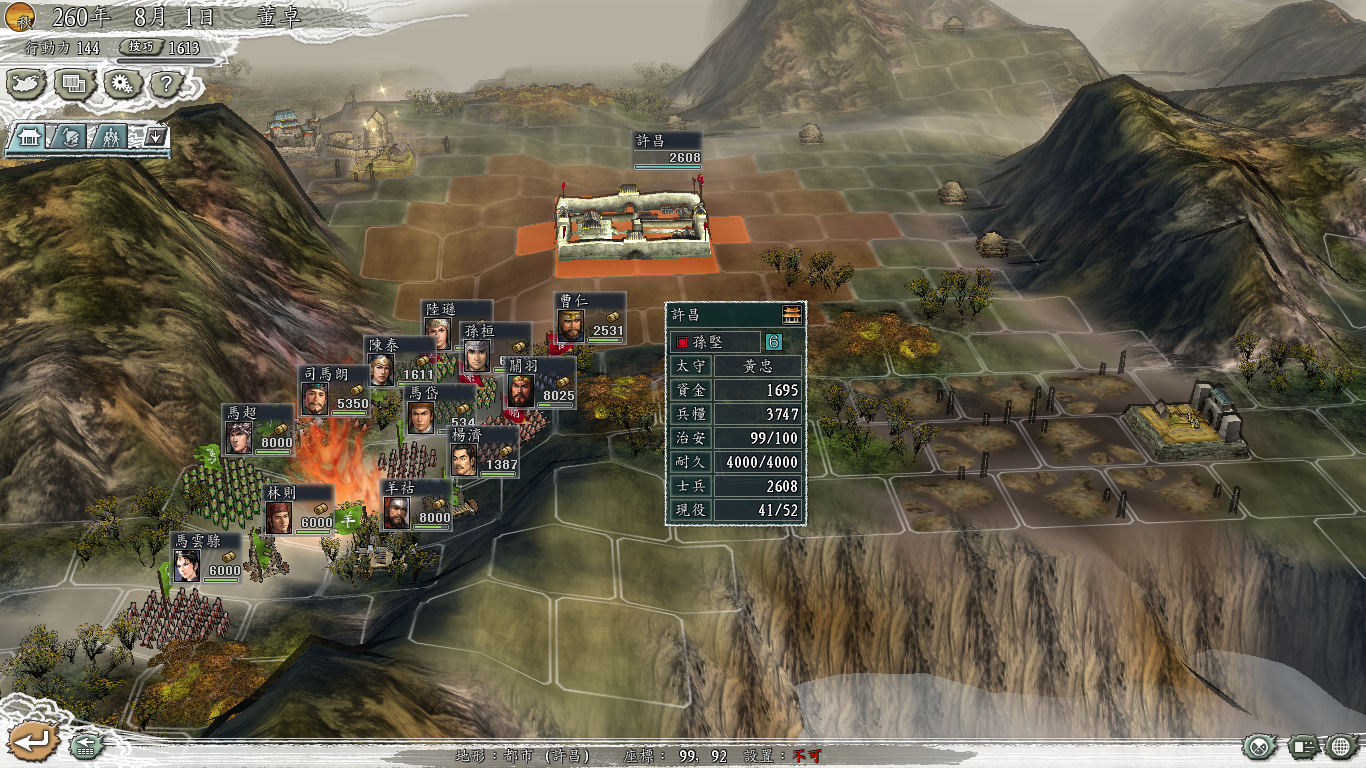
Task: Choose 馬超's unit portrait tag
Action: click(x=257, y=430)
